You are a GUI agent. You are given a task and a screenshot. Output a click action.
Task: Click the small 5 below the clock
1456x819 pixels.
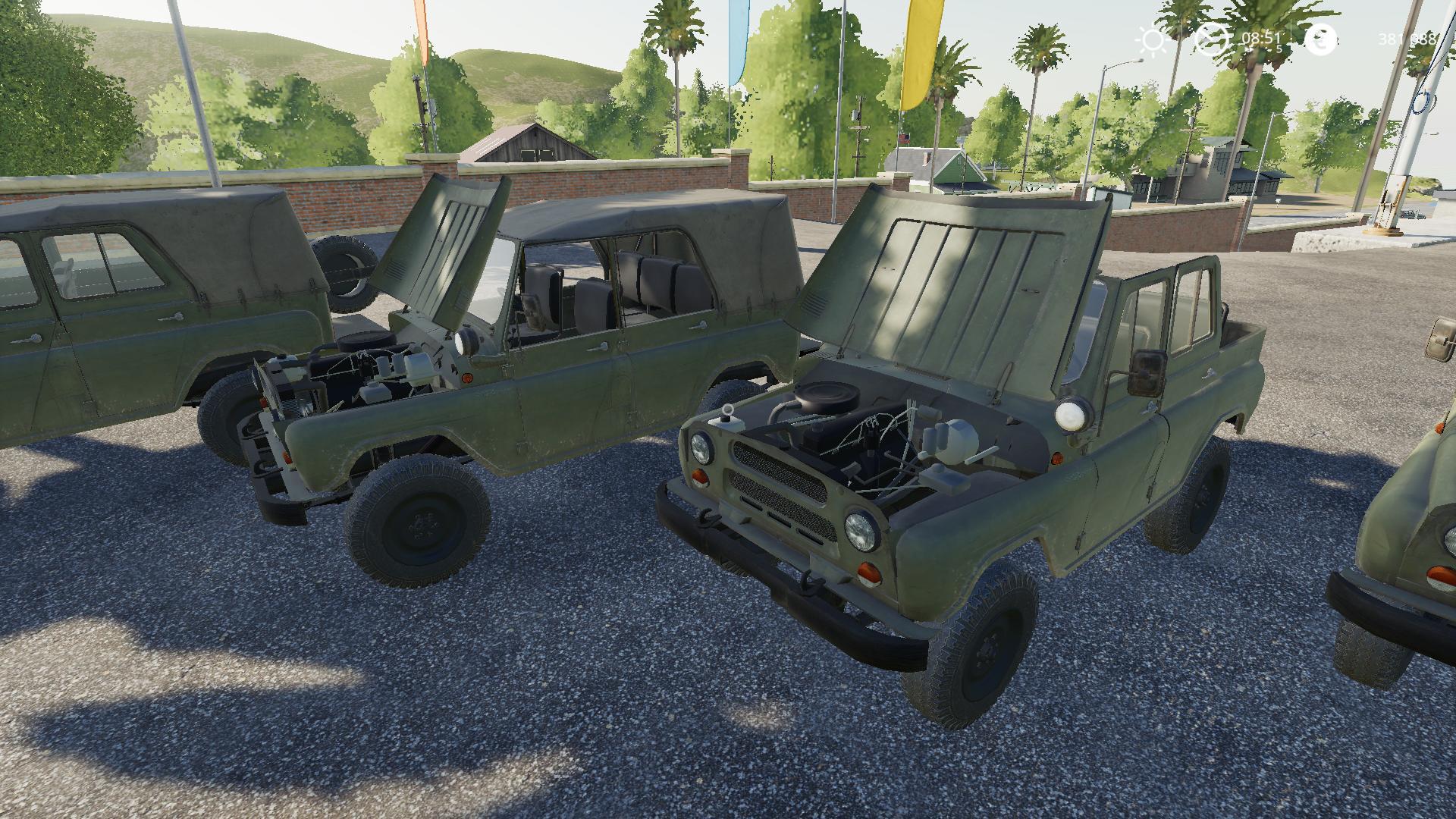tap(1279, 49)
